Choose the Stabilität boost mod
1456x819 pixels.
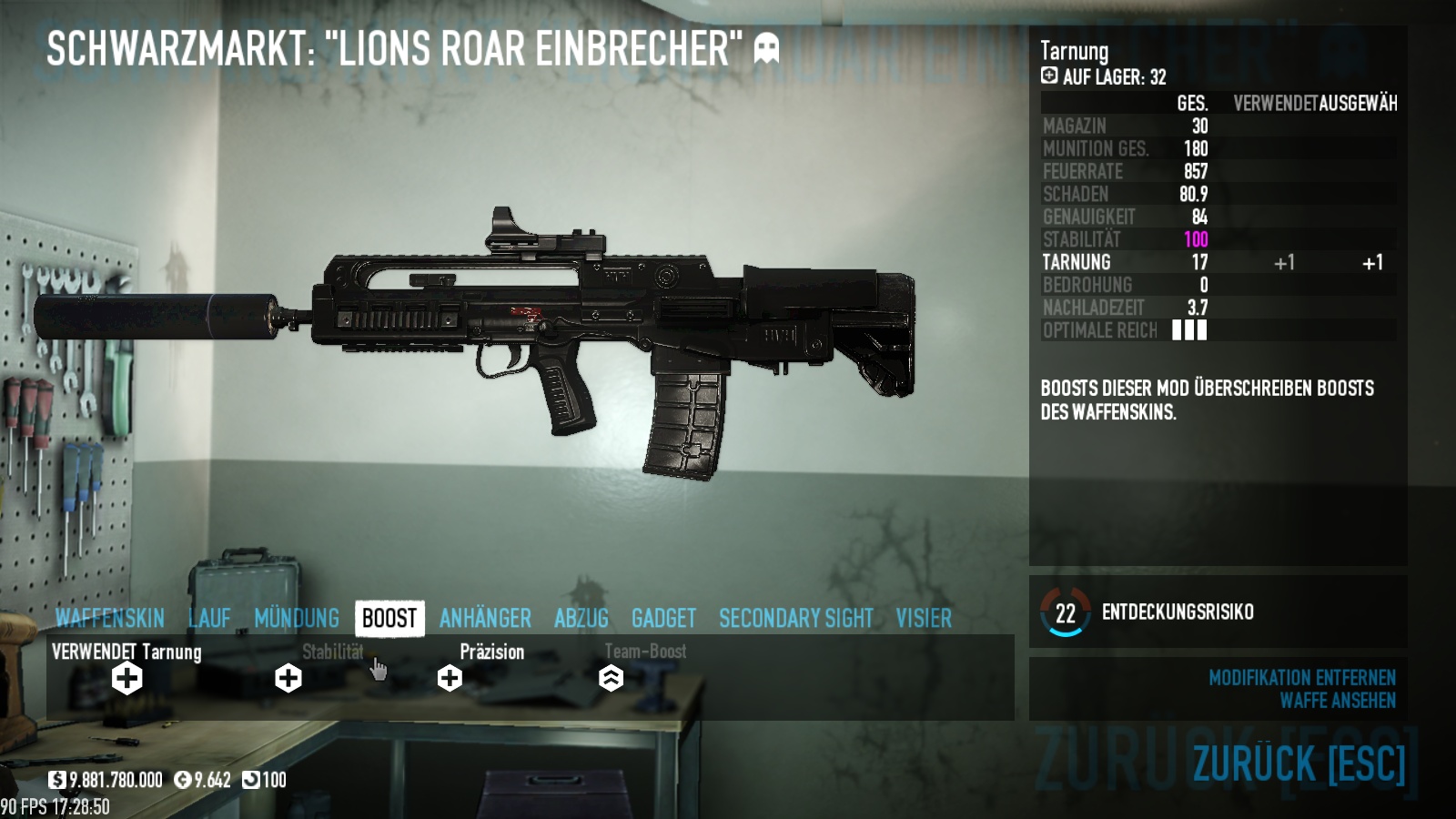pos(288,678)
